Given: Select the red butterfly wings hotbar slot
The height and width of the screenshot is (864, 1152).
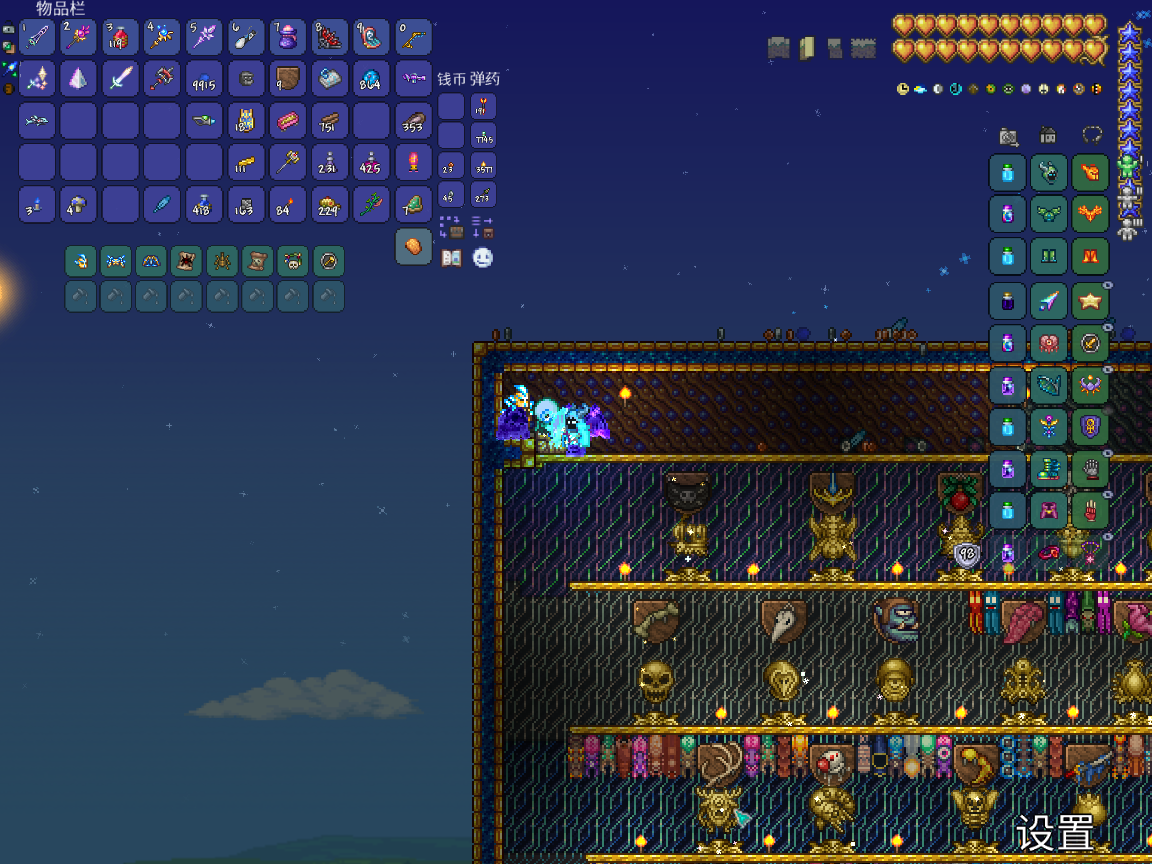Looking at the screenshot, I should [329, 38].
